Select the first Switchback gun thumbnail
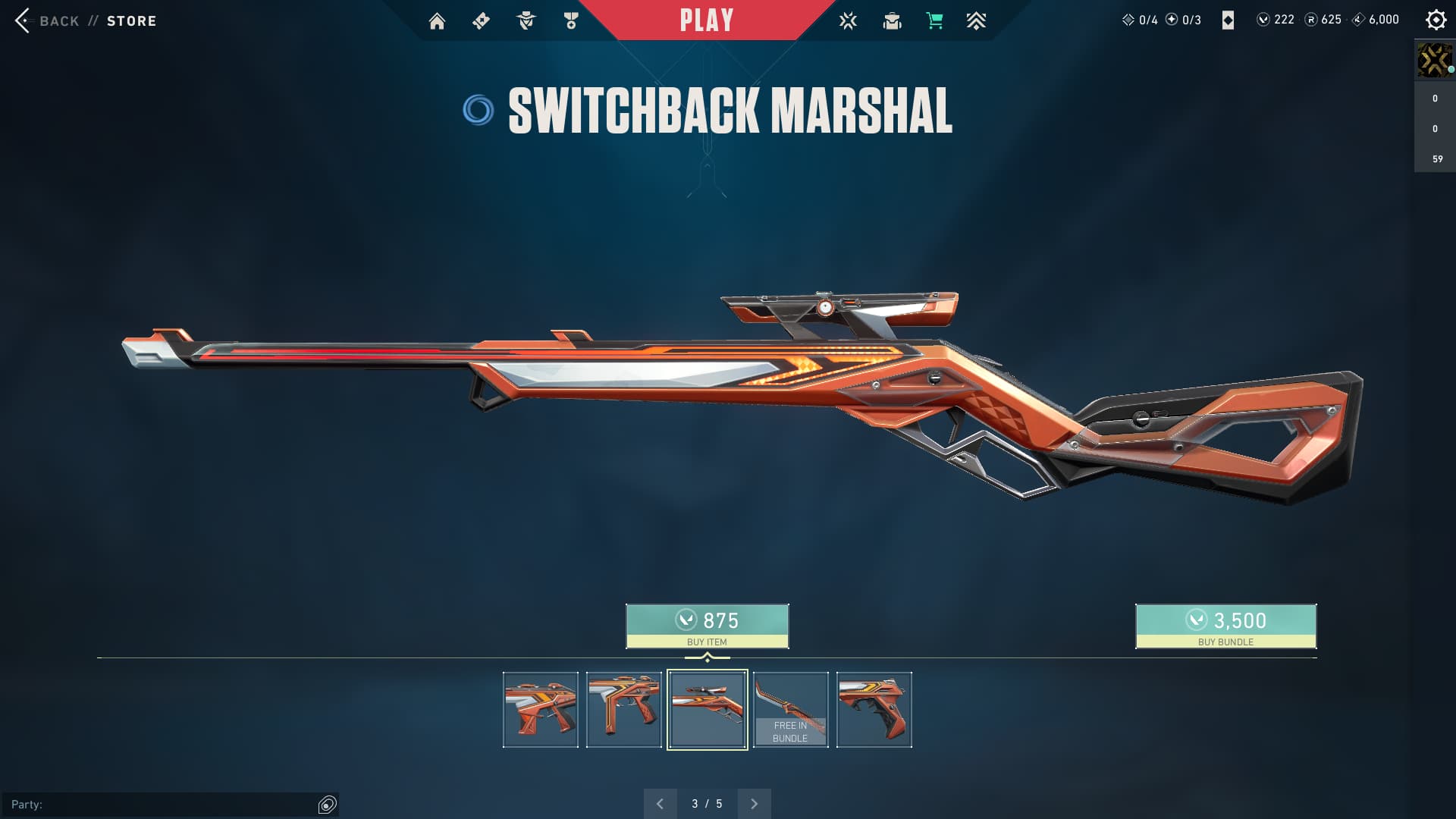Screen dimensions: 1456x819 pyautogui.click(x=541, y=710)
